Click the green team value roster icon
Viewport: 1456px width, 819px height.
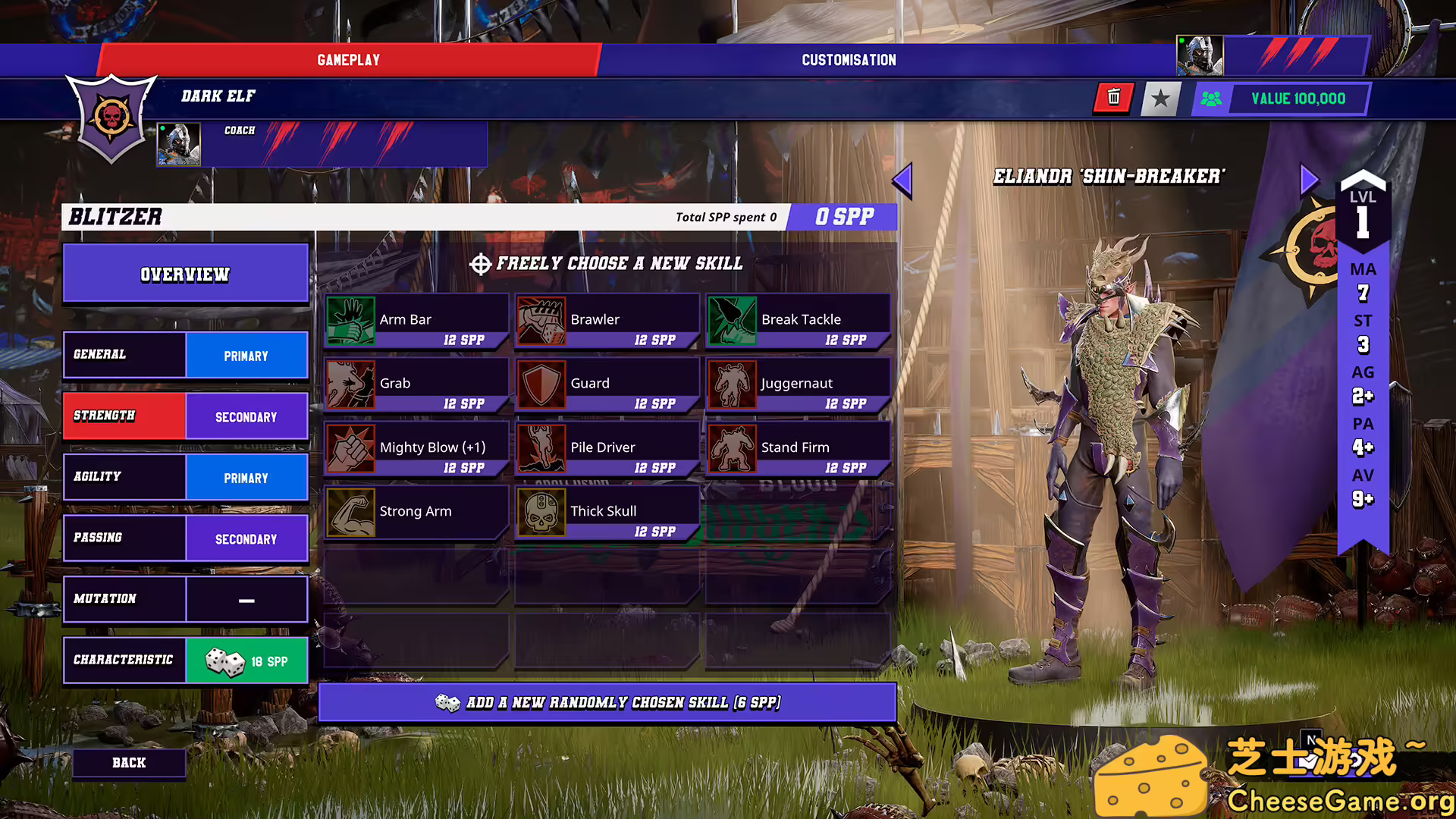[x=1211, y=99]
